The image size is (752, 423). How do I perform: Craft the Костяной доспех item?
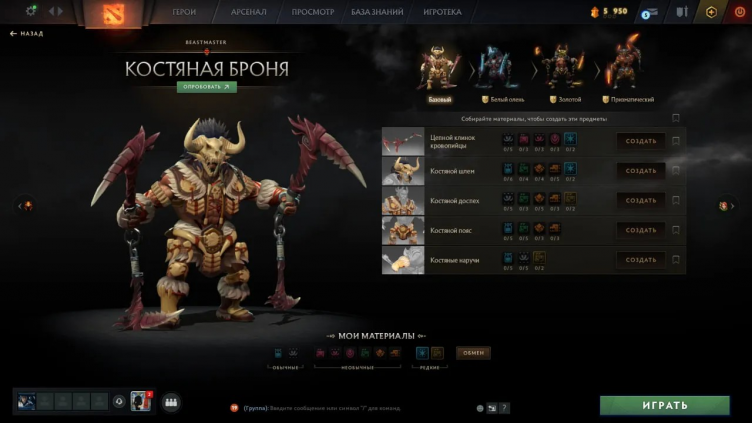(640, 200)
